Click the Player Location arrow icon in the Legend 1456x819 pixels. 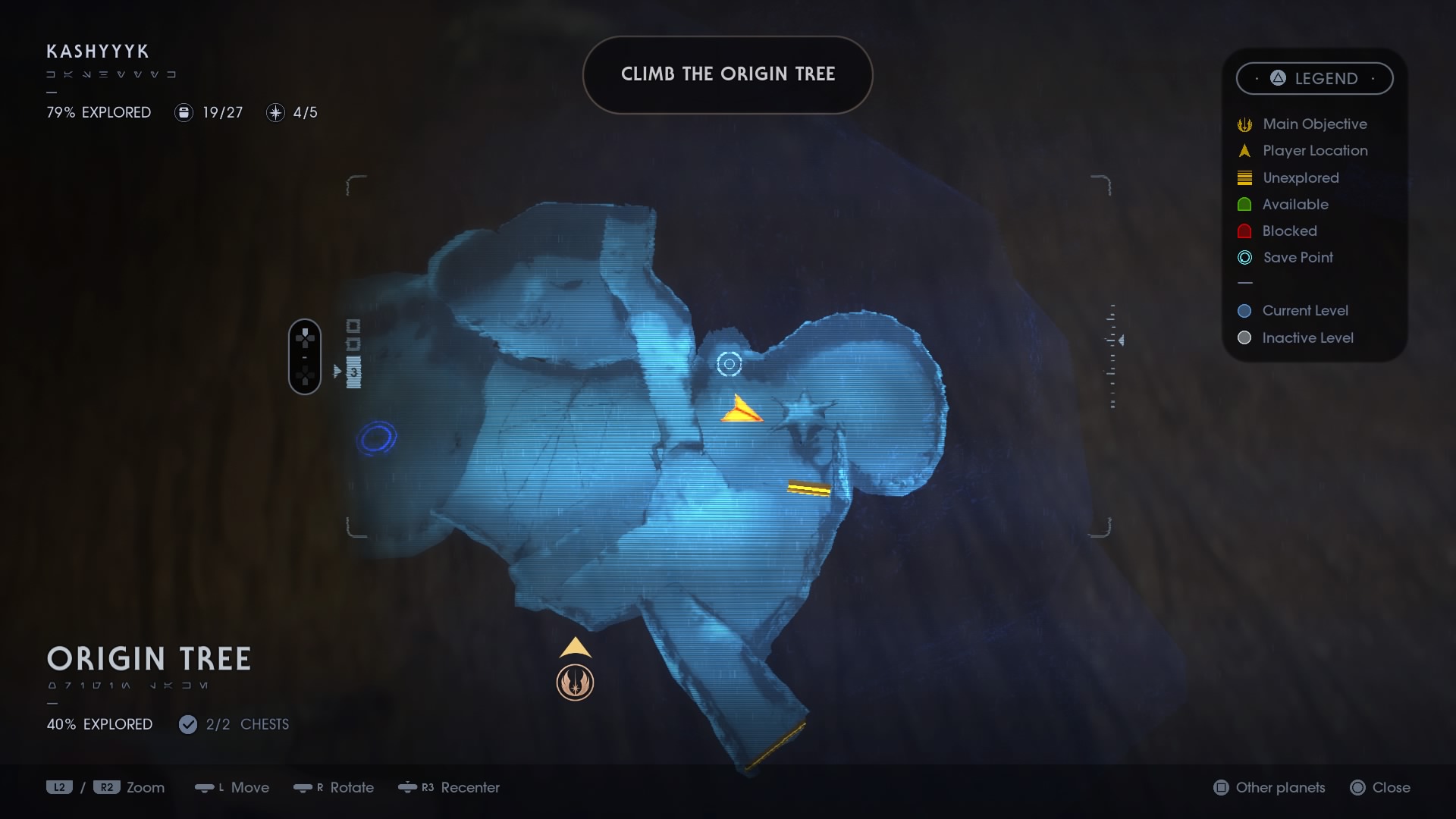(1244, 150)
